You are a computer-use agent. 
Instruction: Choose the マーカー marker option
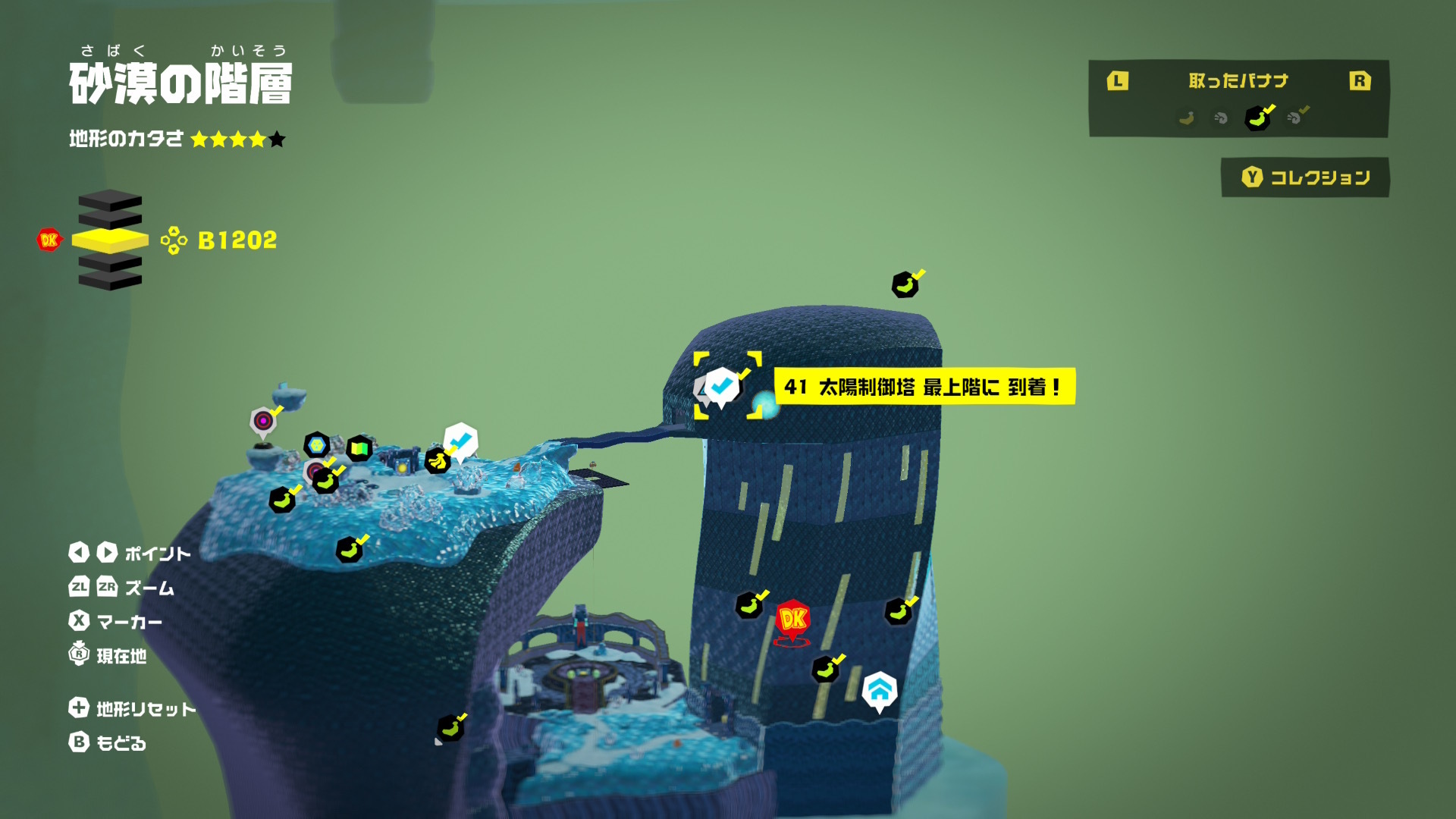point(115,622)
